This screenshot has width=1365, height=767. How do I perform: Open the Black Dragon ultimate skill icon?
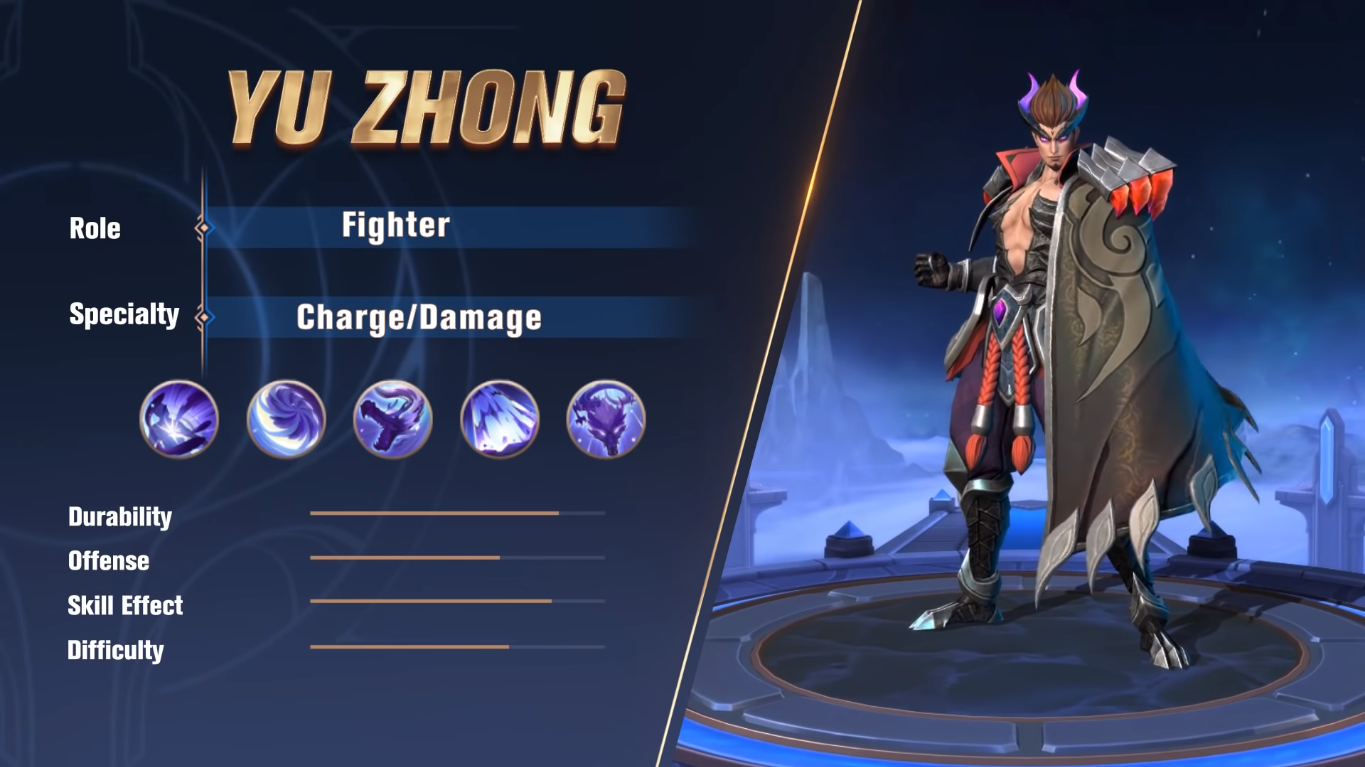[x=606, y=420]
